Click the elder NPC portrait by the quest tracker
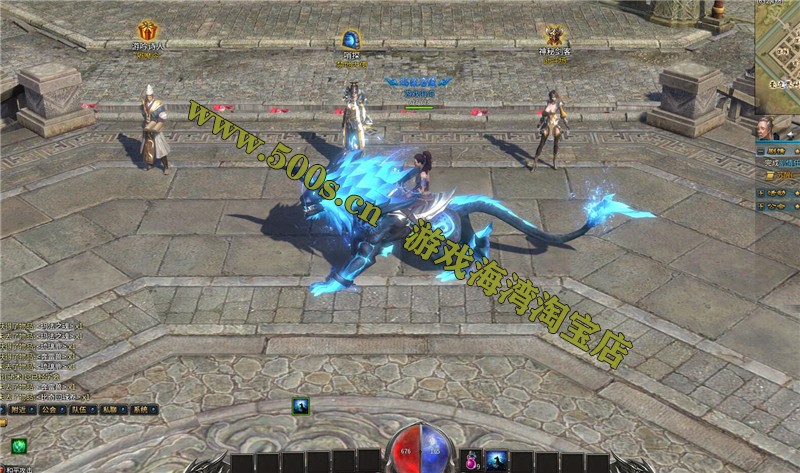The width and height of the screenshot is (800, 473). point(767,130)
